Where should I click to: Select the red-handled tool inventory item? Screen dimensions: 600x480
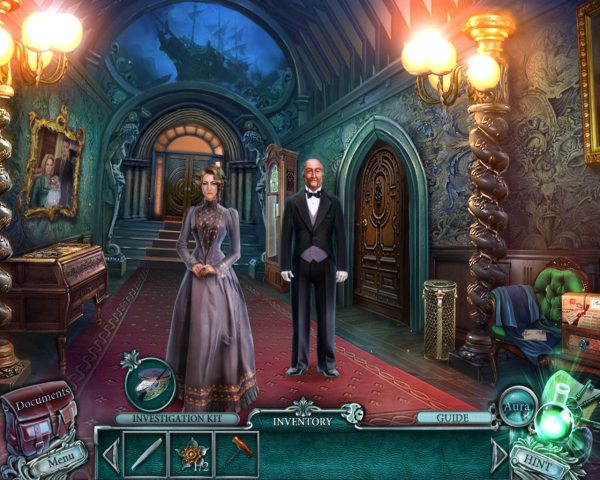pos(237,453)
